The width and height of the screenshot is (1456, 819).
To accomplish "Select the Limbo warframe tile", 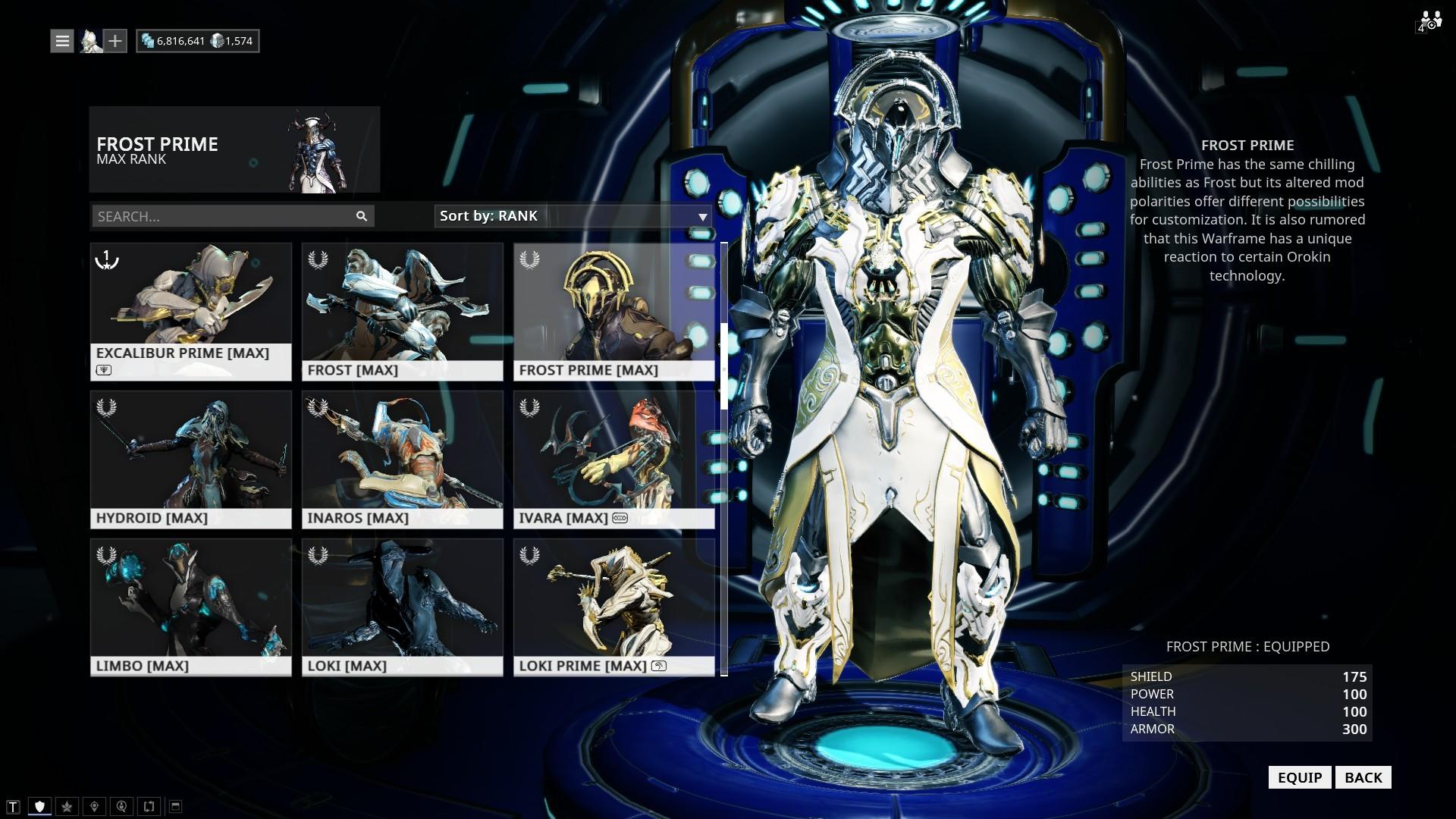I will (190, 607).
